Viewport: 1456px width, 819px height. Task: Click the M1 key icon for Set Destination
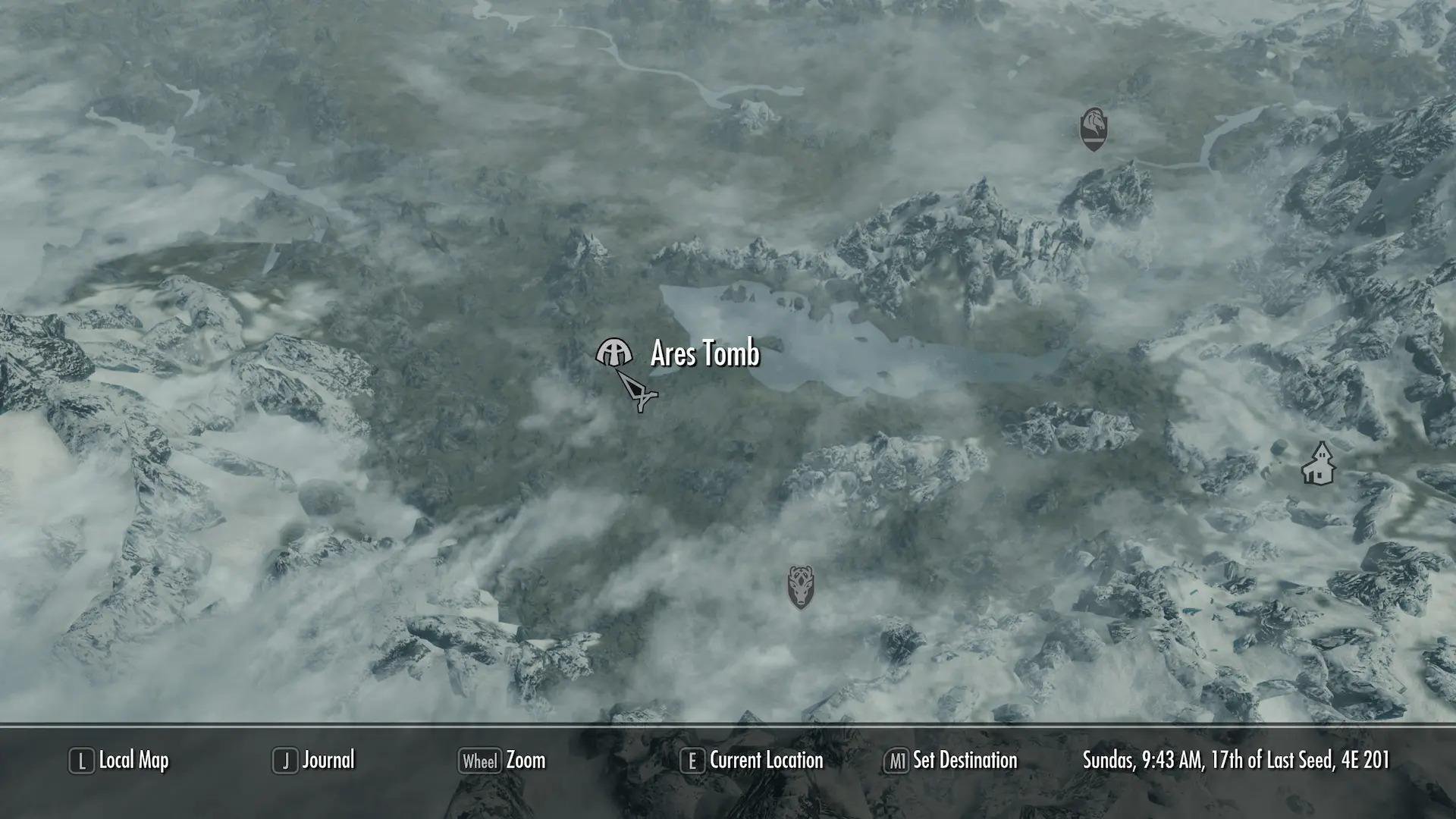pos(898,760)
